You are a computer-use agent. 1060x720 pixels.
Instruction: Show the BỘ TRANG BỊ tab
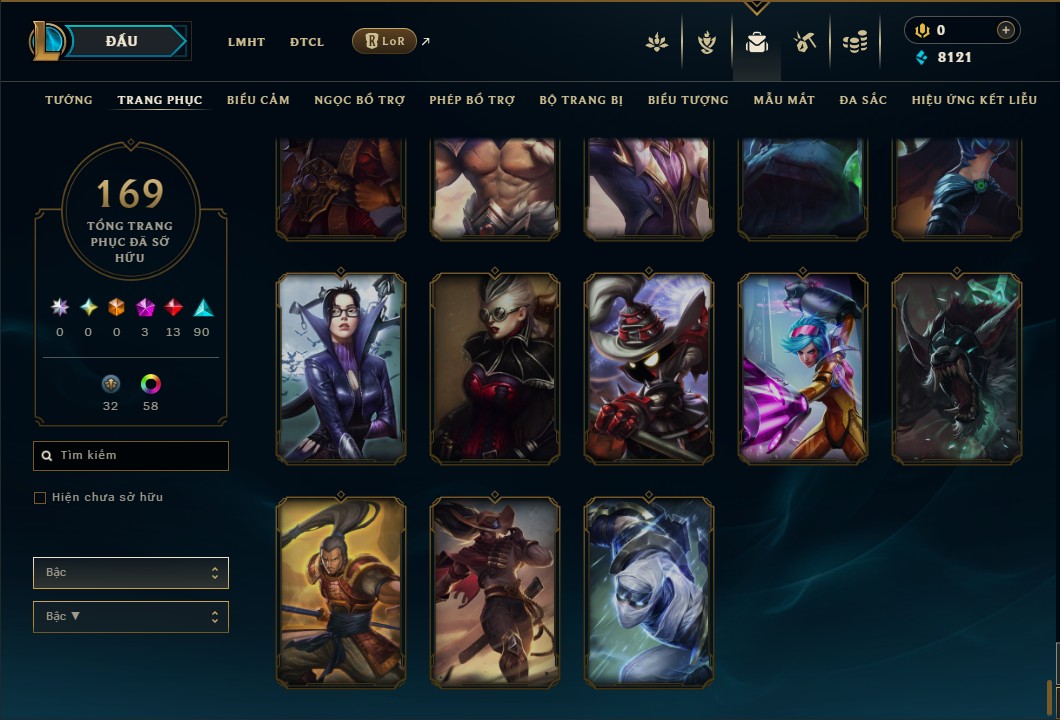[x=581, y=100]
